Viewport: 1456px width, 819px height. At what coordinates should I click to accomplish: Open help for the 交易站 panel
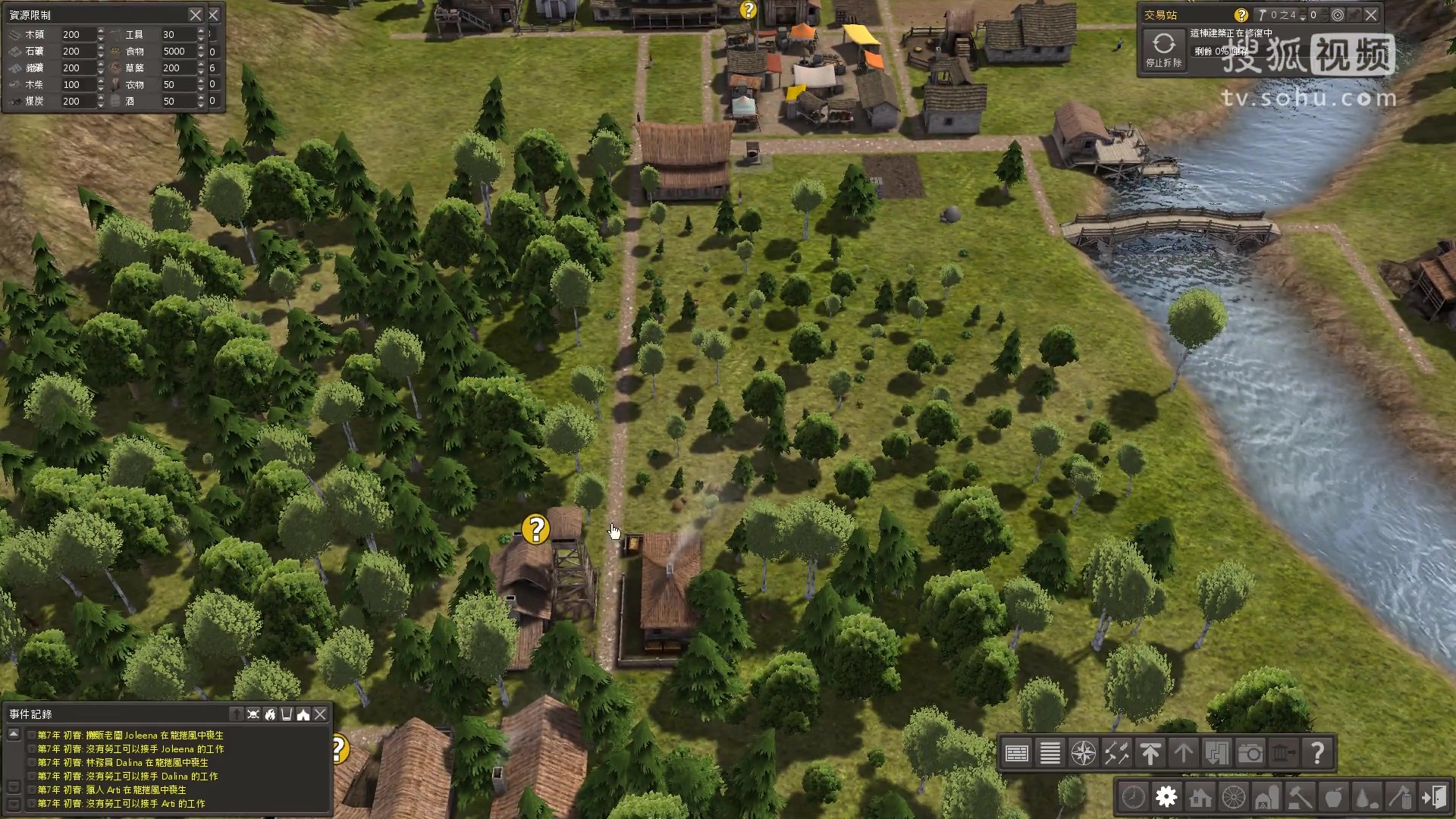coord(1241,15)
